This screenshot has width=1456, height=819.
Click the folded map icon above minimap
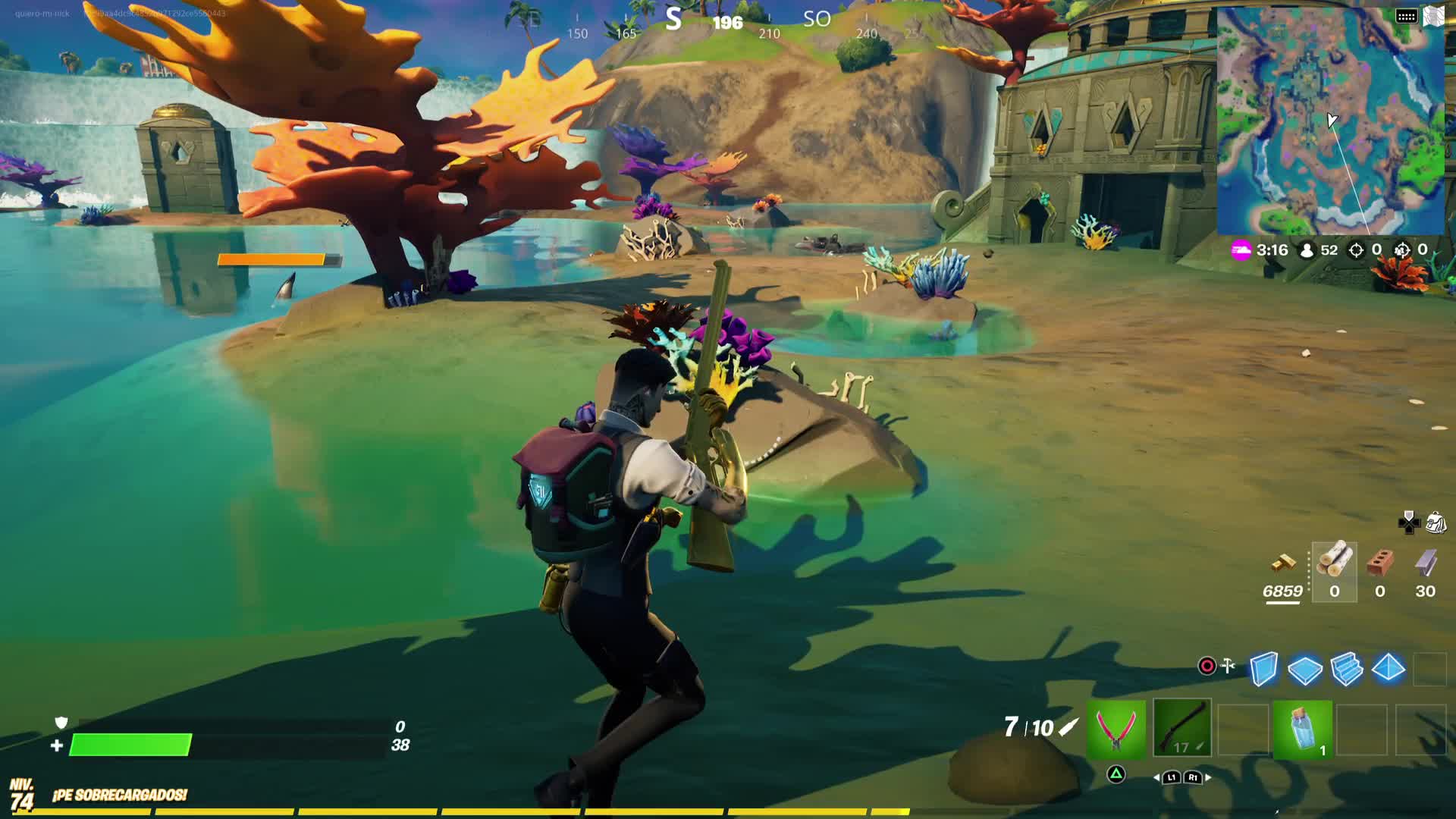[1432, 16]
